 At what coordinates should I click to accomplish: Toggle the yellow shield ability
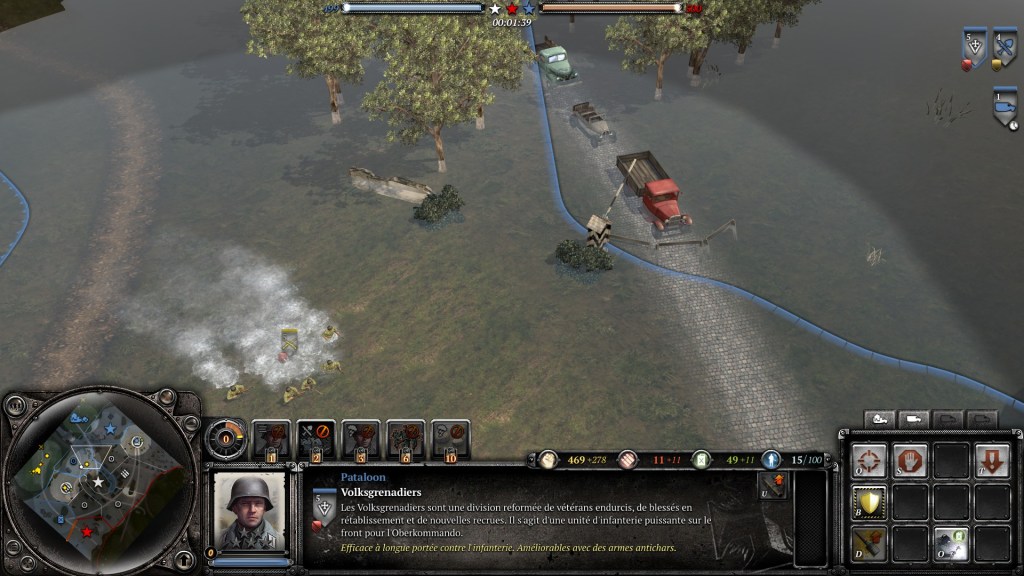[x=868, y=502]
